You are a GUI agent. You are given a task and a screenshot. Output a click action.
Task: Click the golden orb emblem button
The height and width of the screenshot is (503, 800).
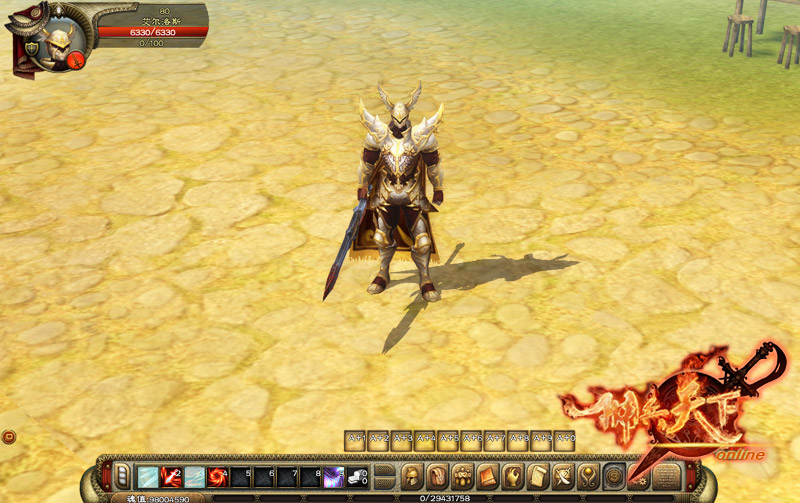pyautogui.click(x=589, y=476)
